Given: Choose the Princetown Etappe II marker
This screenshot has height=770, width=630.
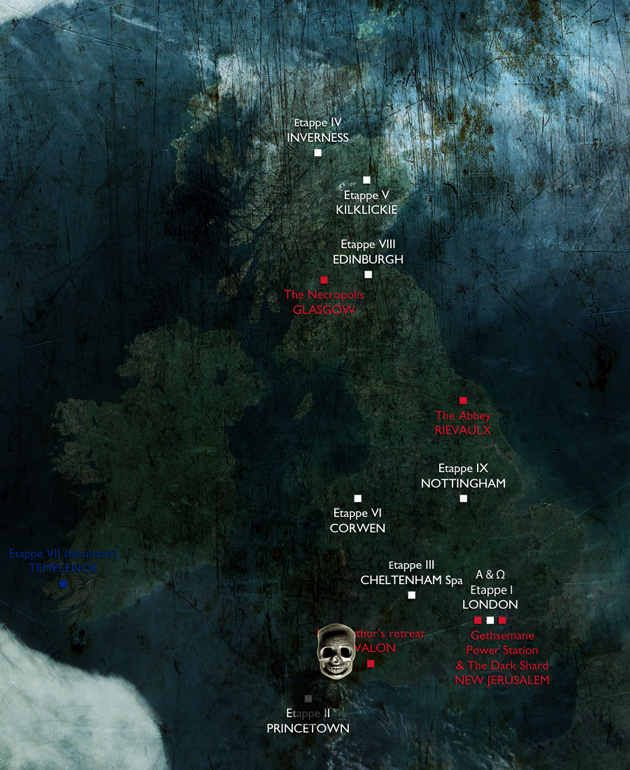Looking at the screenshot, I should click(308, 698).
